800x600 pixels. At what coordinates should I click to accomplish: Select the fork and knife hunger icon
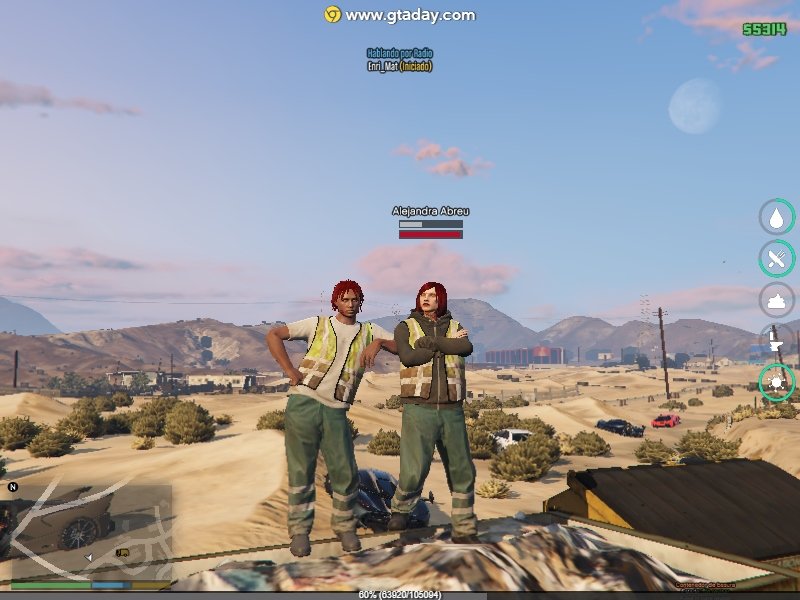pyautogui.click(x=777, y=258)
